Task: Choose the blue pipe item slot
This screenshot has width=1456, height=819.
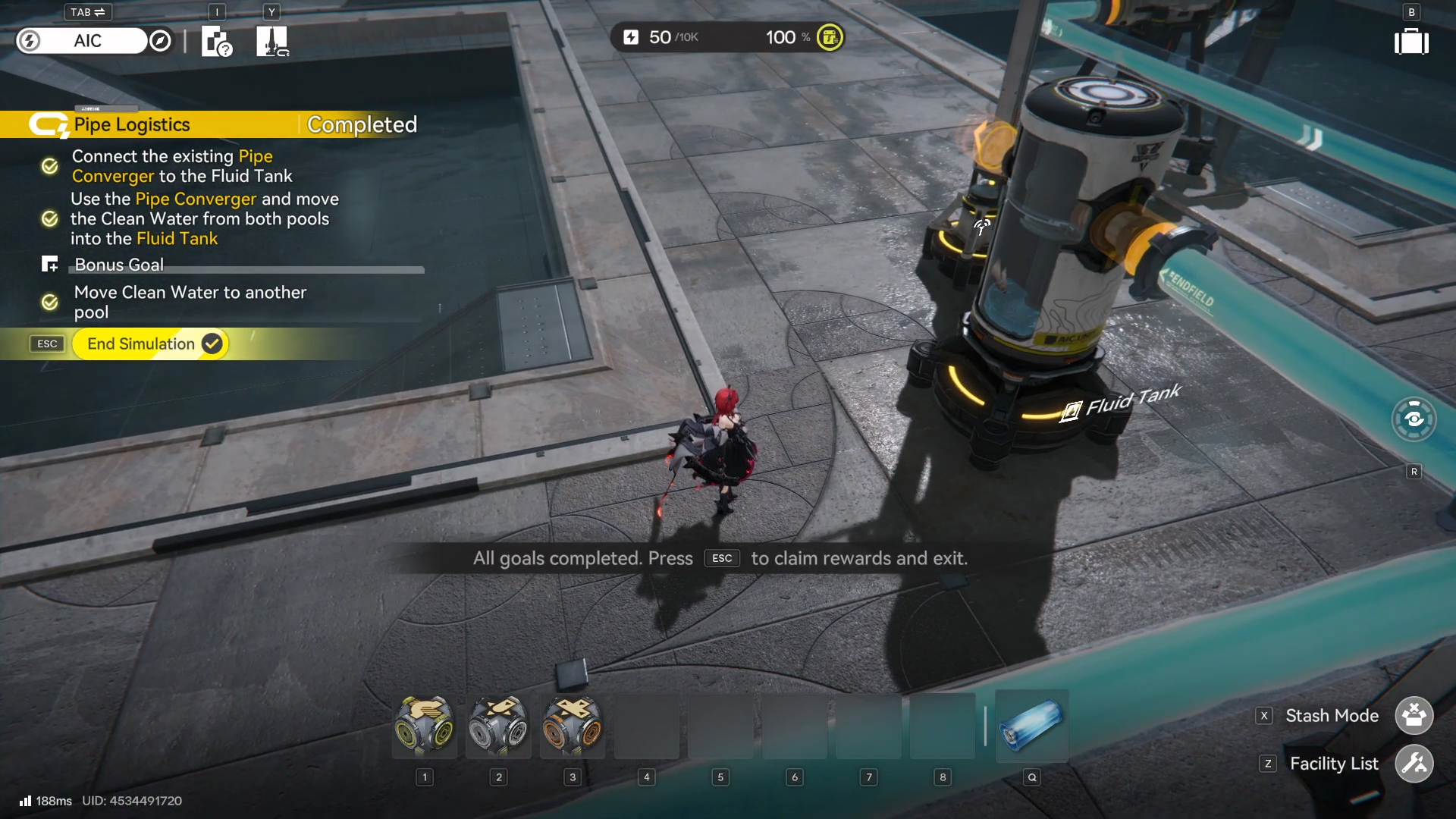Action: point(1031,726)
